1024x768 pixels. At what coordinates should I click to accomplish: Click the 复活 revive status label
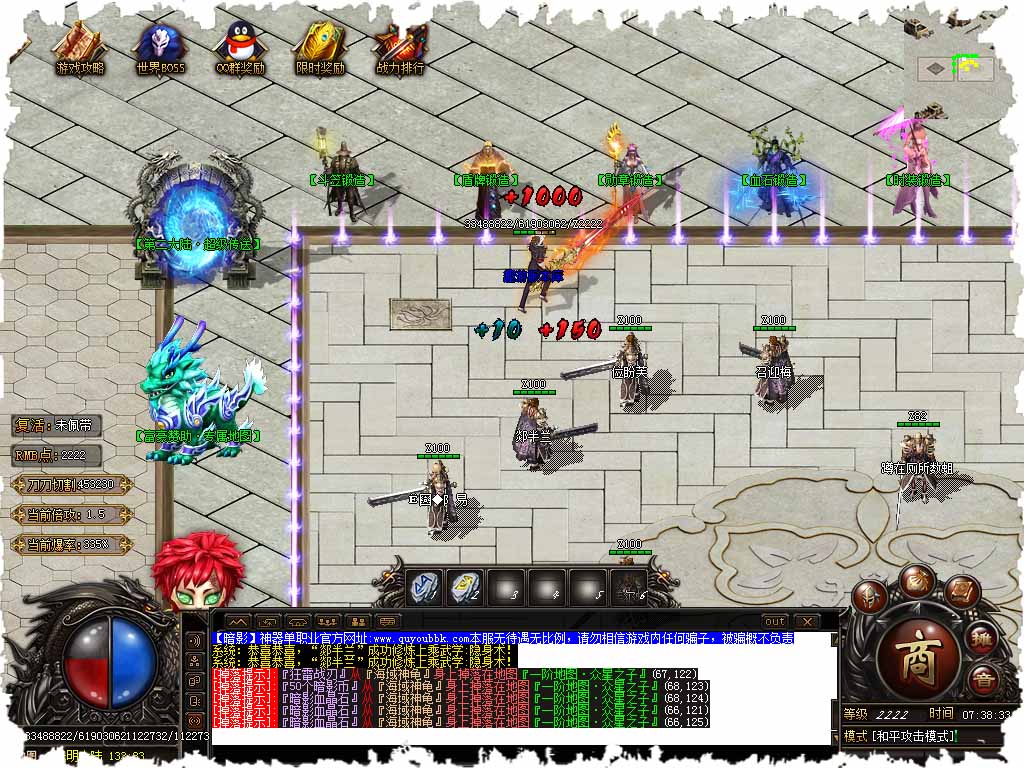pyautogui.click(x=58, y=426)
